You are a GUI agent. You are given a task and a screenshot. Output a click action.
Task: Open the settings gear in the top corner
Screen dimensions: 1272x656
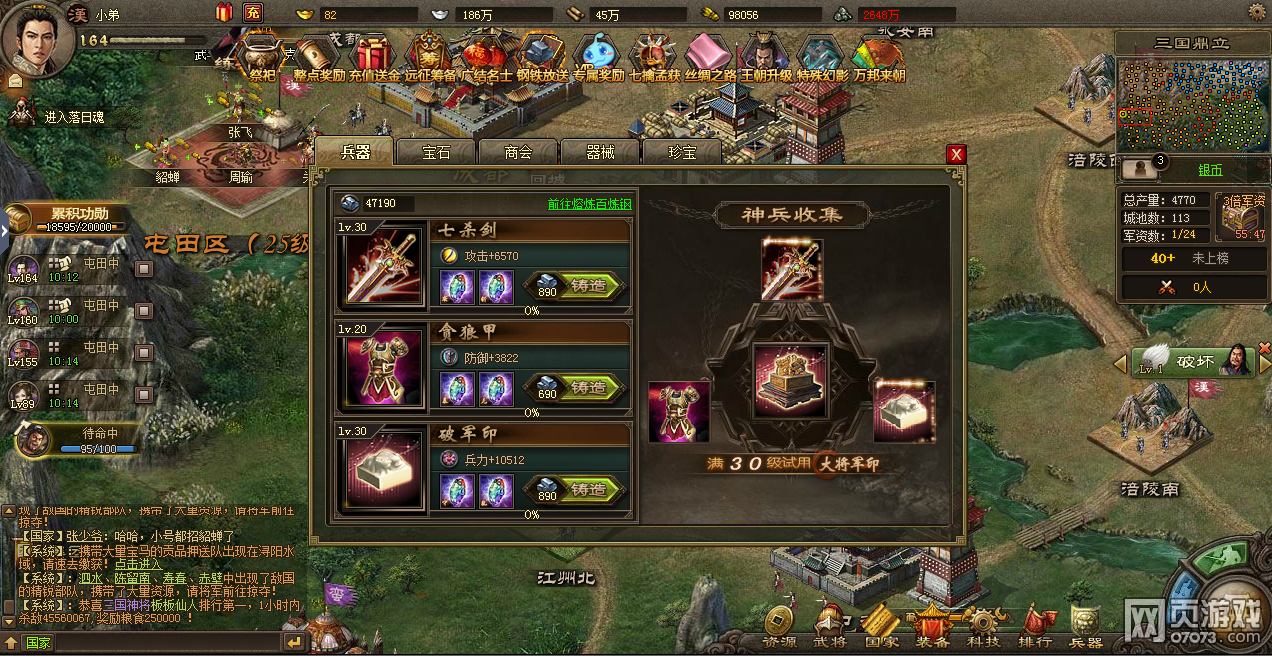coord(1257,12)
